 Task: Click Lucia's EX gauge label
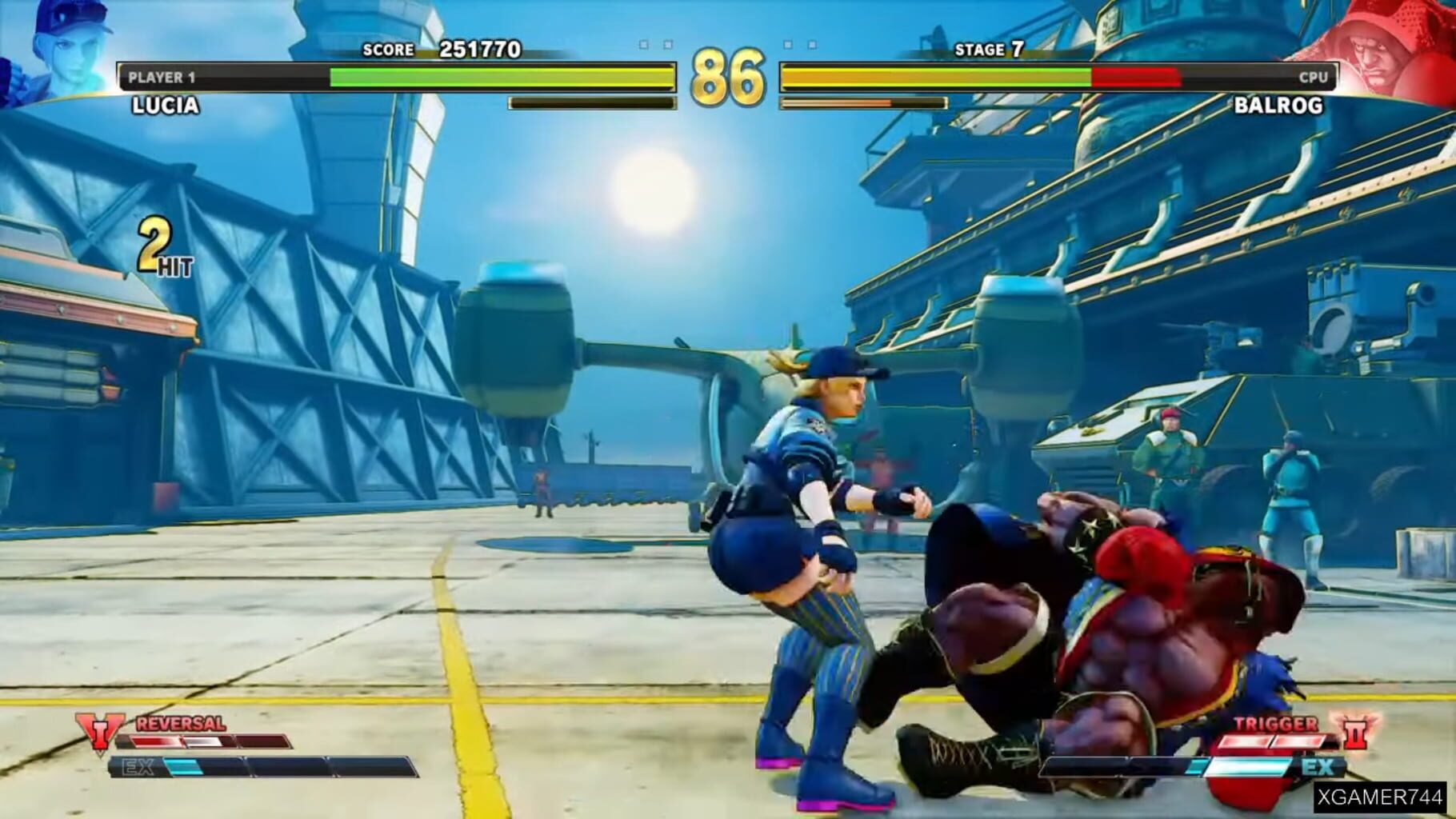tap(136, 765)
